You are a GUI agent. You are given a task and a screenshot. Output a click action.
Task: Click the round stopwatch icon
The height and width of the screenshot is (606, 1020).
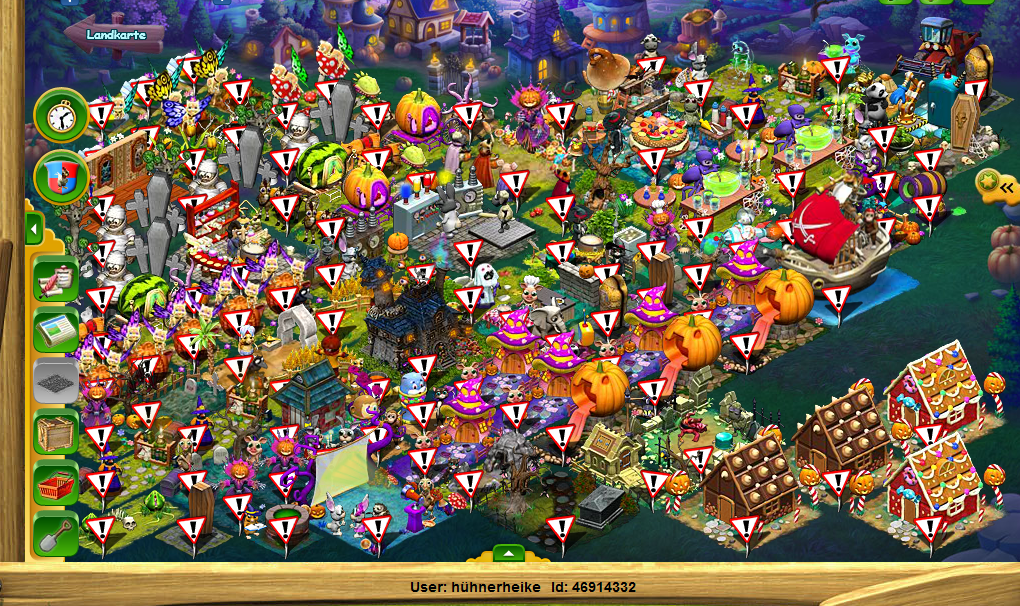(60, 116)
